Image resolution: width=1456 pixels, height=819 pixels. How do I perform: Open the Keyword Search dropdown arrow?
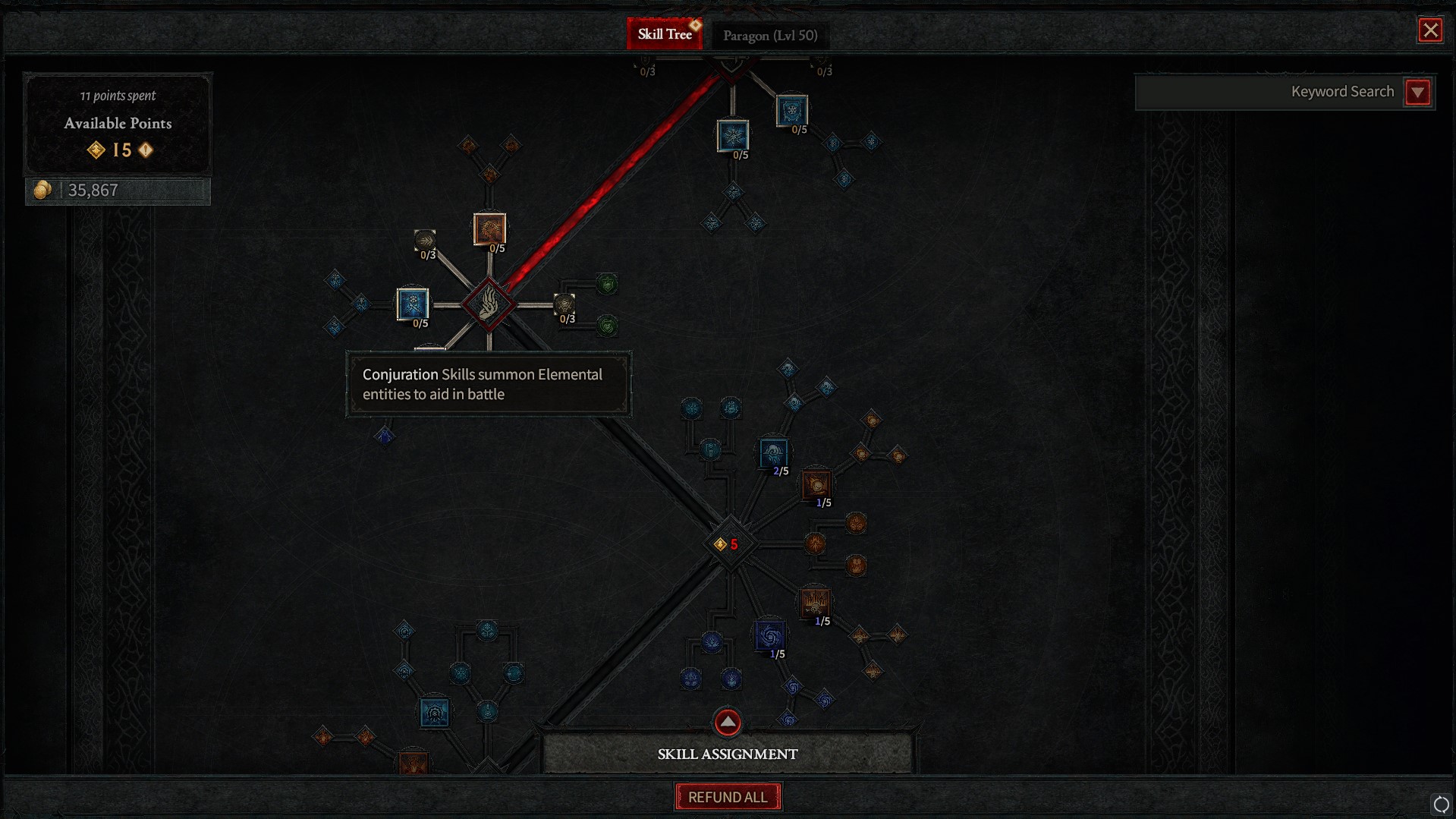click(x=1418, y=92)
